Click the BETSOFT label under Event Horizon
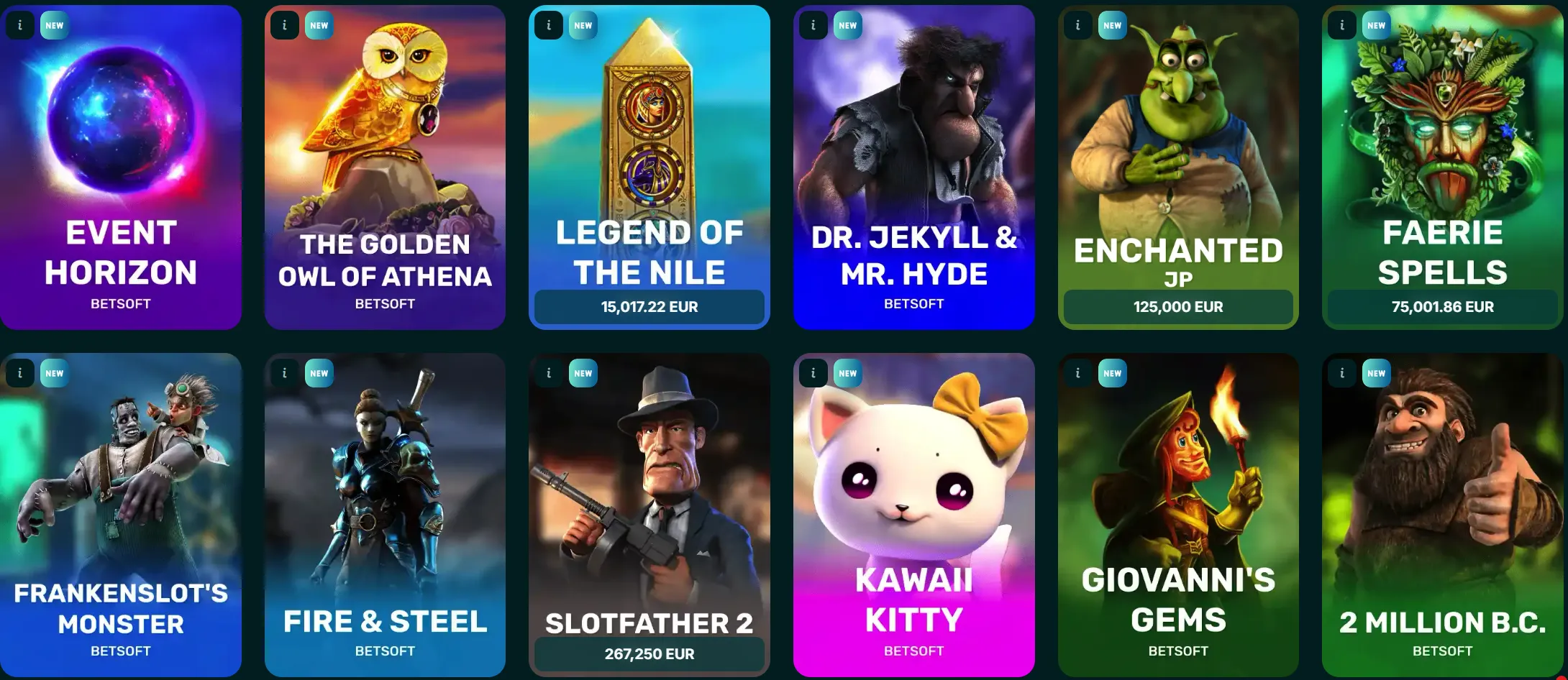 pyautogui.click(x=121, y=304)
